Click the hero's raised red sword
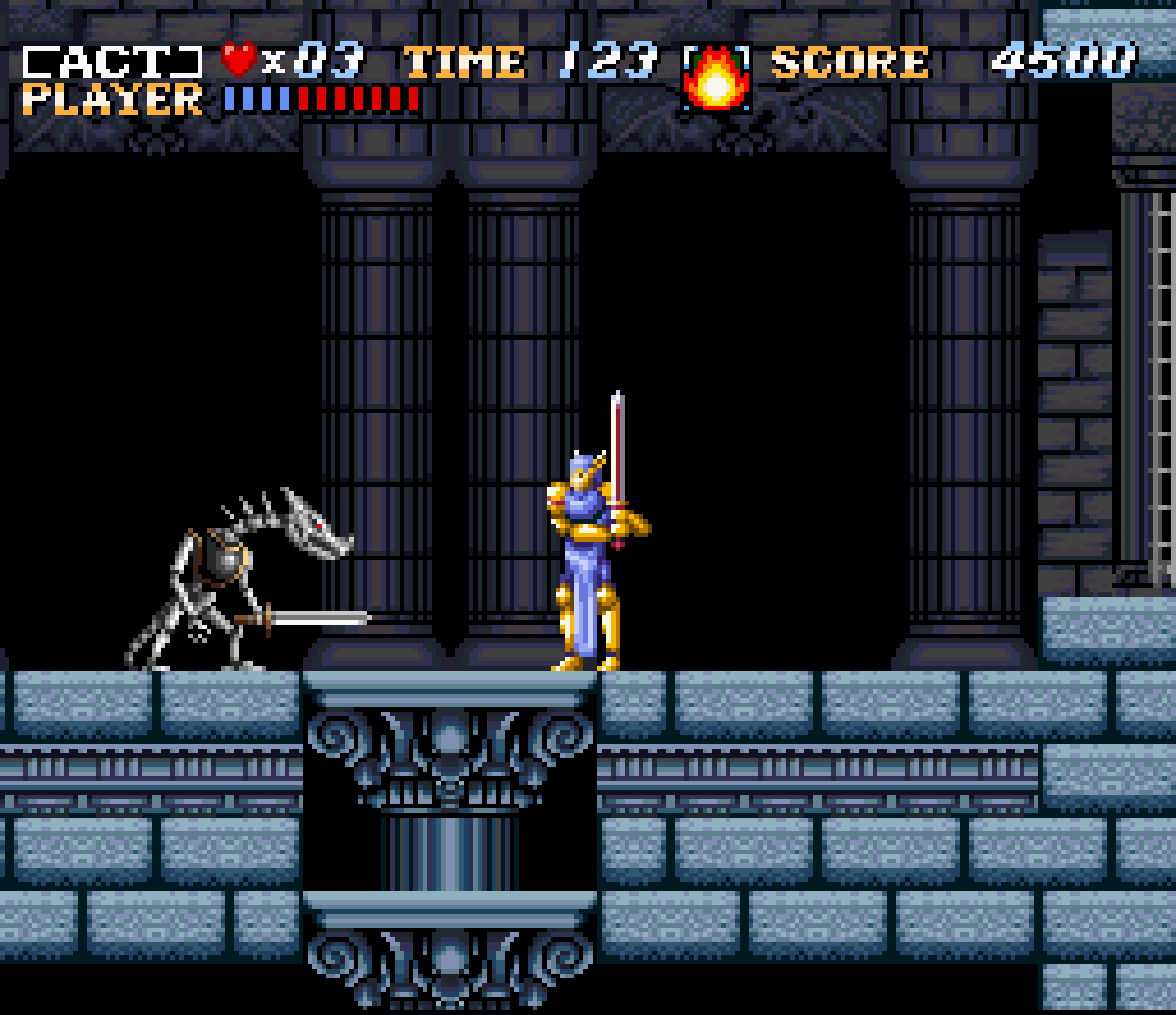 (x=617, y=454)
